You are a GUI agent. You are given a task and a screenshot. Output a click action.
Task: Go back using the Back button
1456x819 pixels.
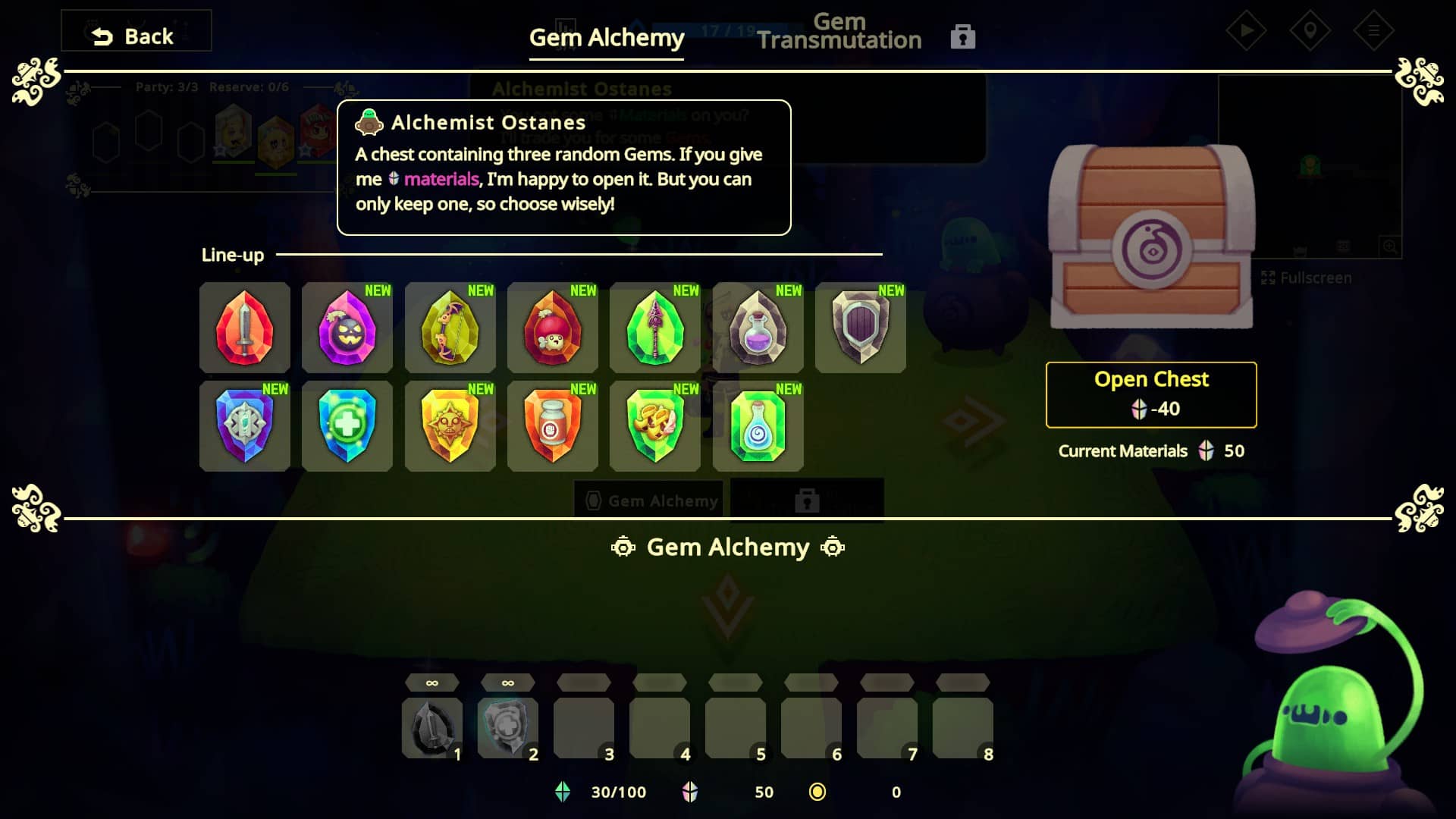(135, 36)
